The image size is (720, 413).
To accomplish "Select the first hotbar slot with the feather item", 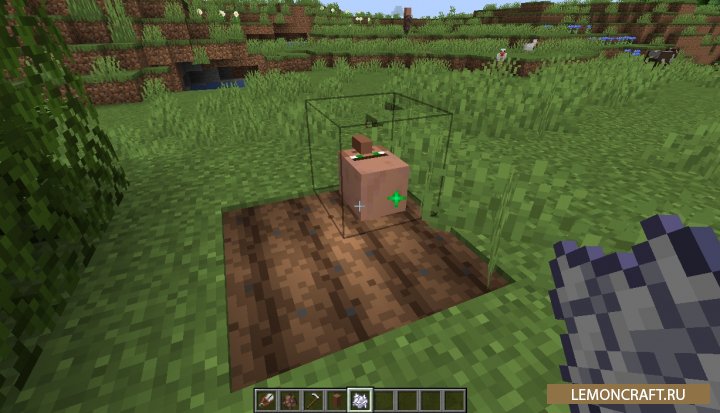I will tap(269, 400).
